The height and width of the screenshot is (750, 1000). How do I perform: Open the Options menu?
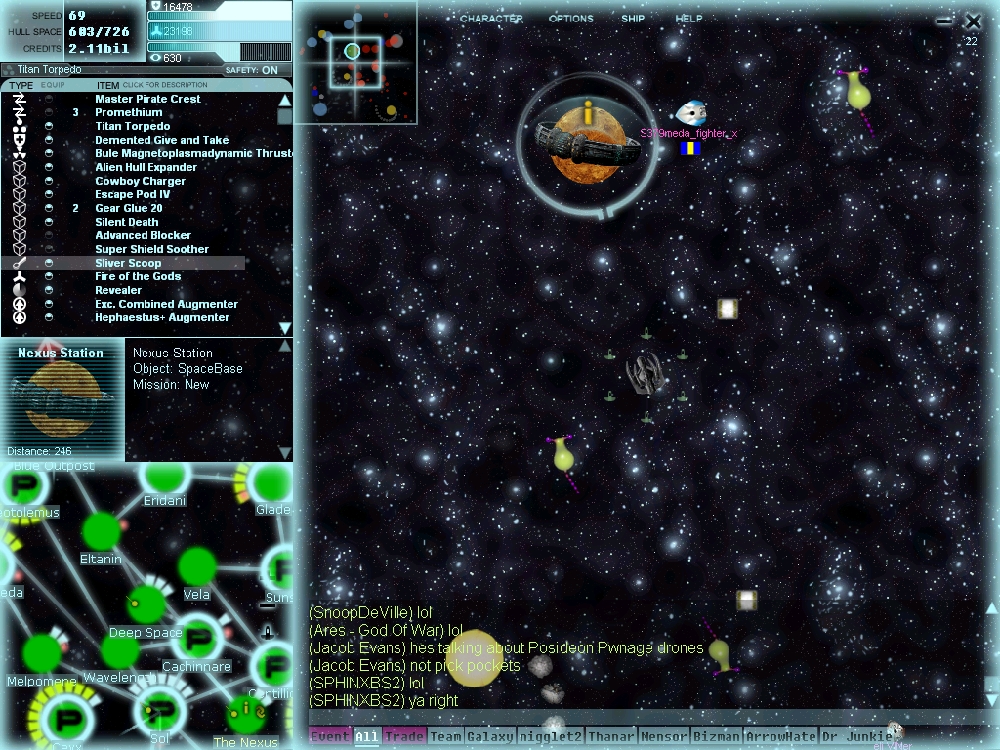(571, 19)
